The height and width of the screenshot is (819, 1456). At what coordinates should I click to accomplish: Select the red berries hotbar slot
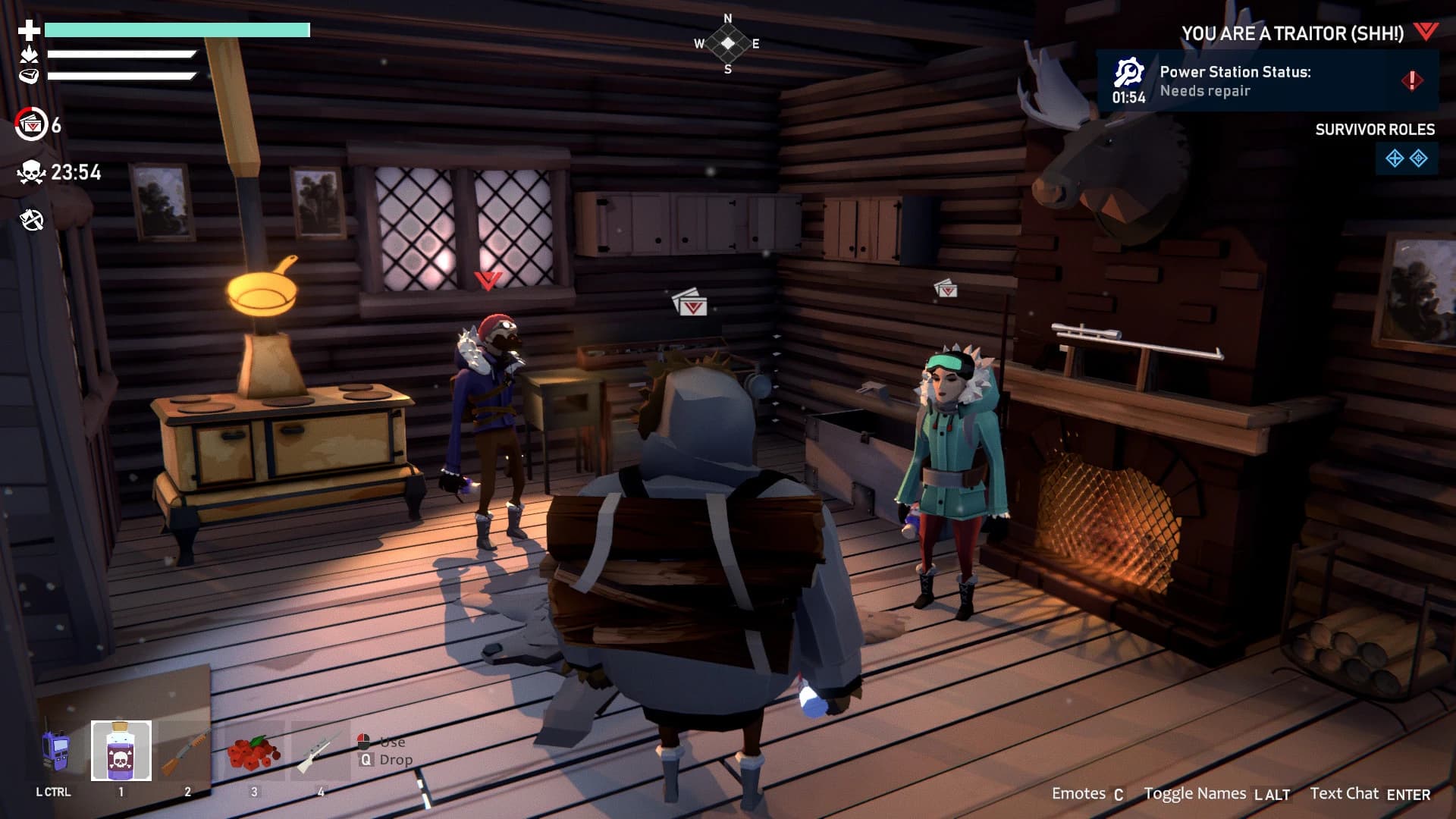pyautogui.click(x=254, y=751)
